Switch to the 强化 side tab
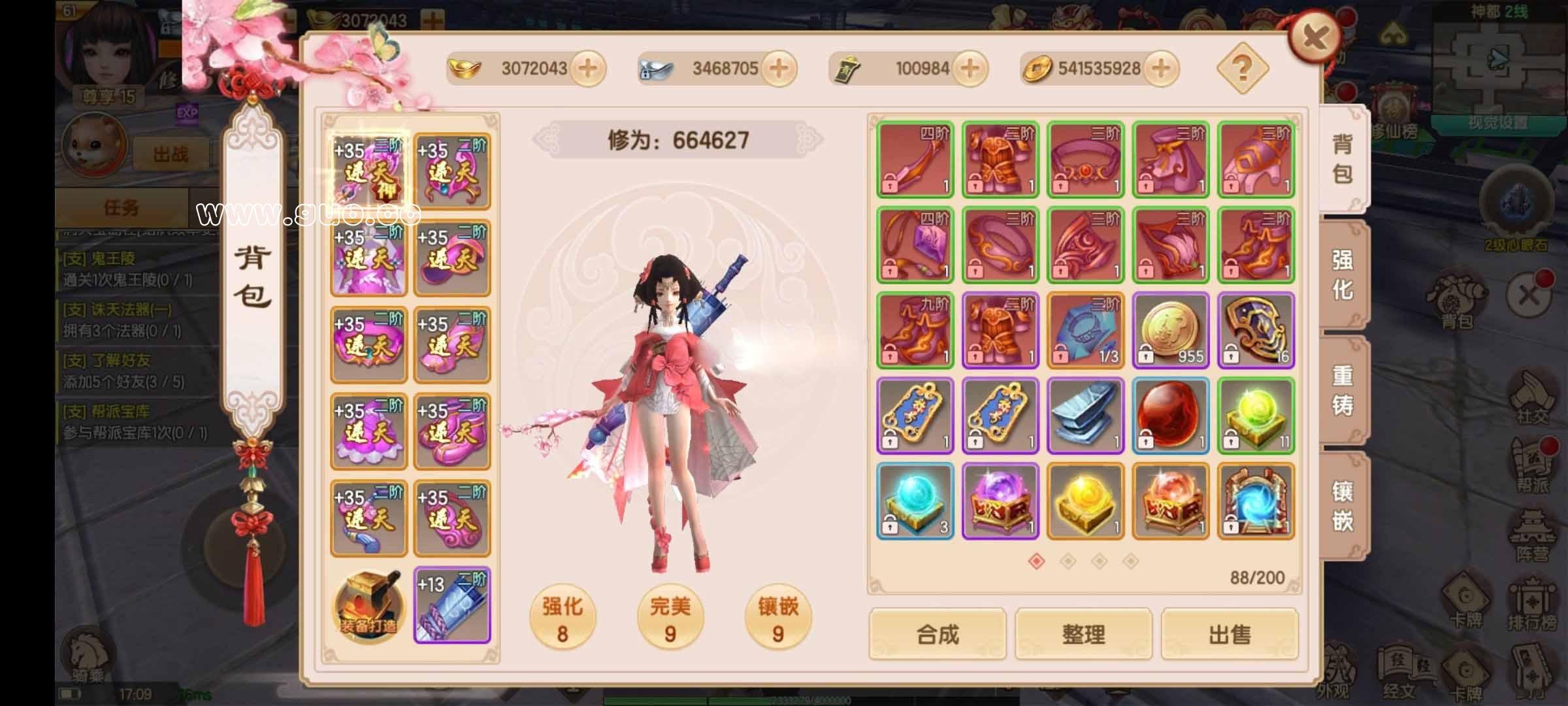Screen dimensions: 1568x706 pos(1343,275)
